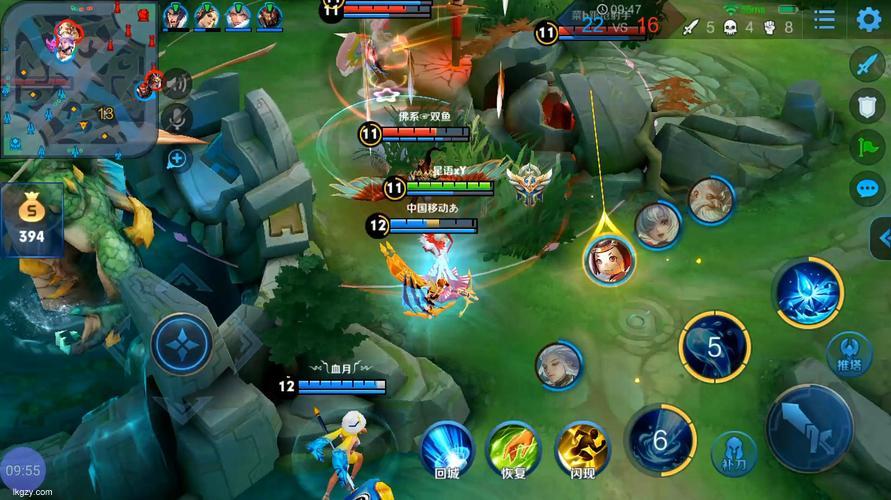Target the white-bearded old man hero portrait
Screen dimensions: 891x500
(710, 201)
